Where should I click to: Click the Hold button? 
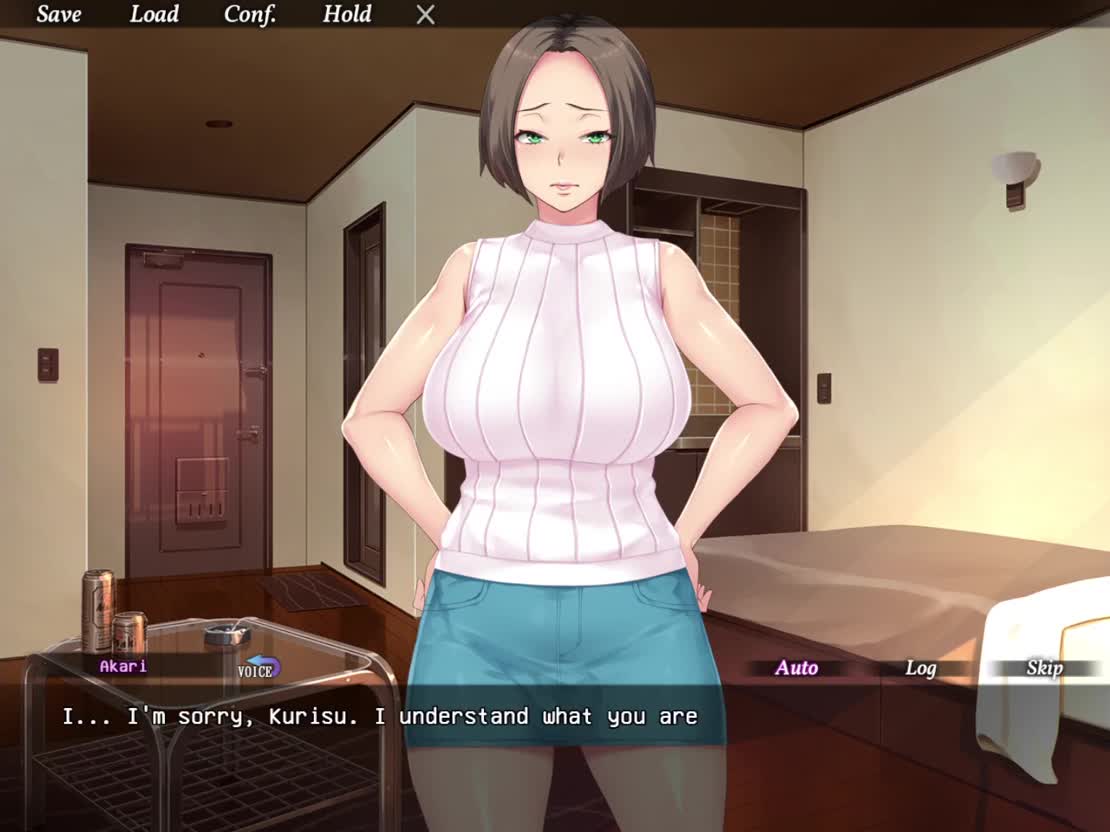(x=347, y=14)
